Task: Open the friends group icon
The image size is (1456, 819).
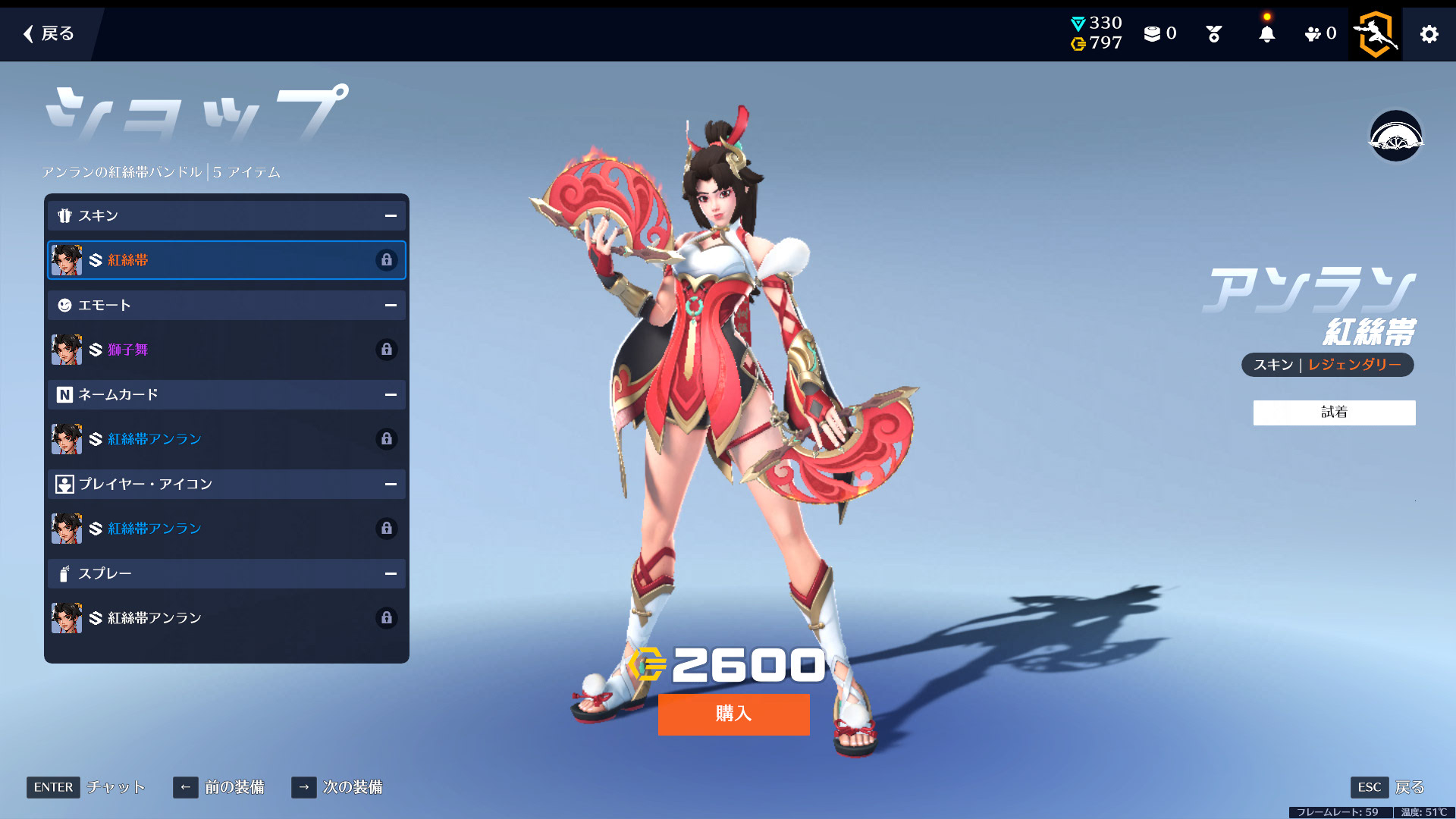Action: (x=1319, y=34)
